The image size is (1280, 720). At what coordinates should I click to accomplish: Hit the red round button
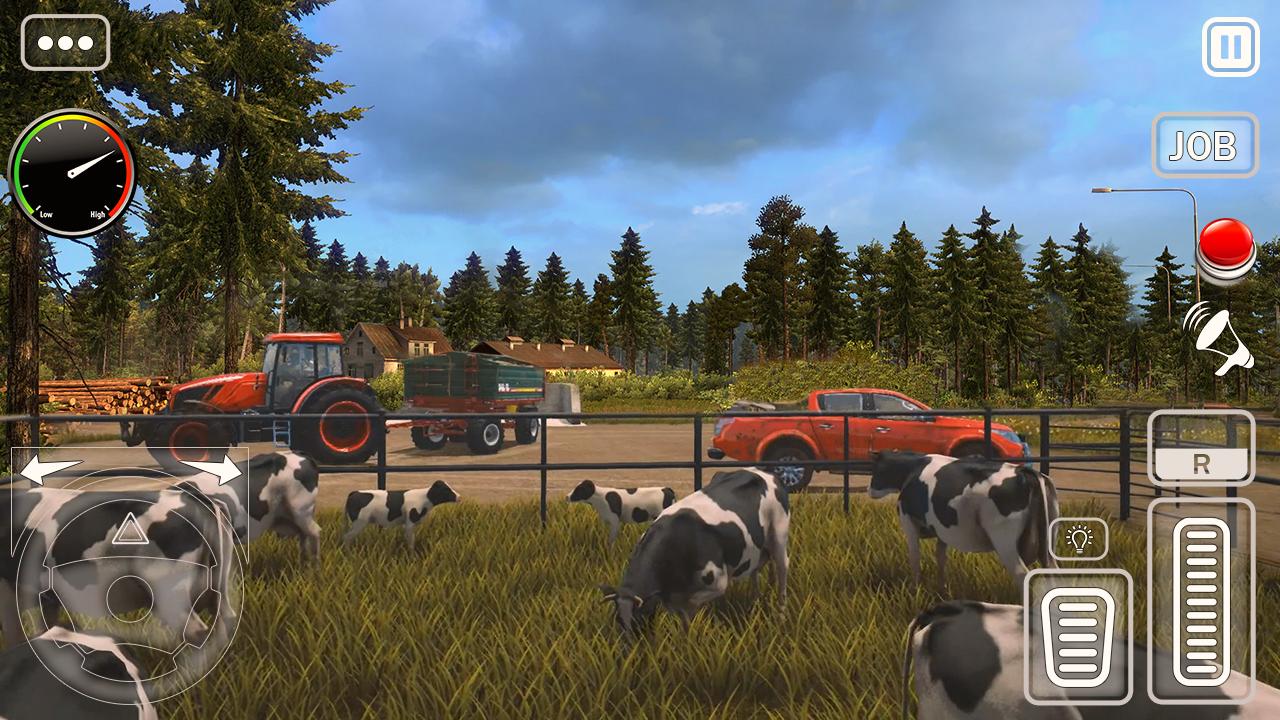[x=1226, y=246]
